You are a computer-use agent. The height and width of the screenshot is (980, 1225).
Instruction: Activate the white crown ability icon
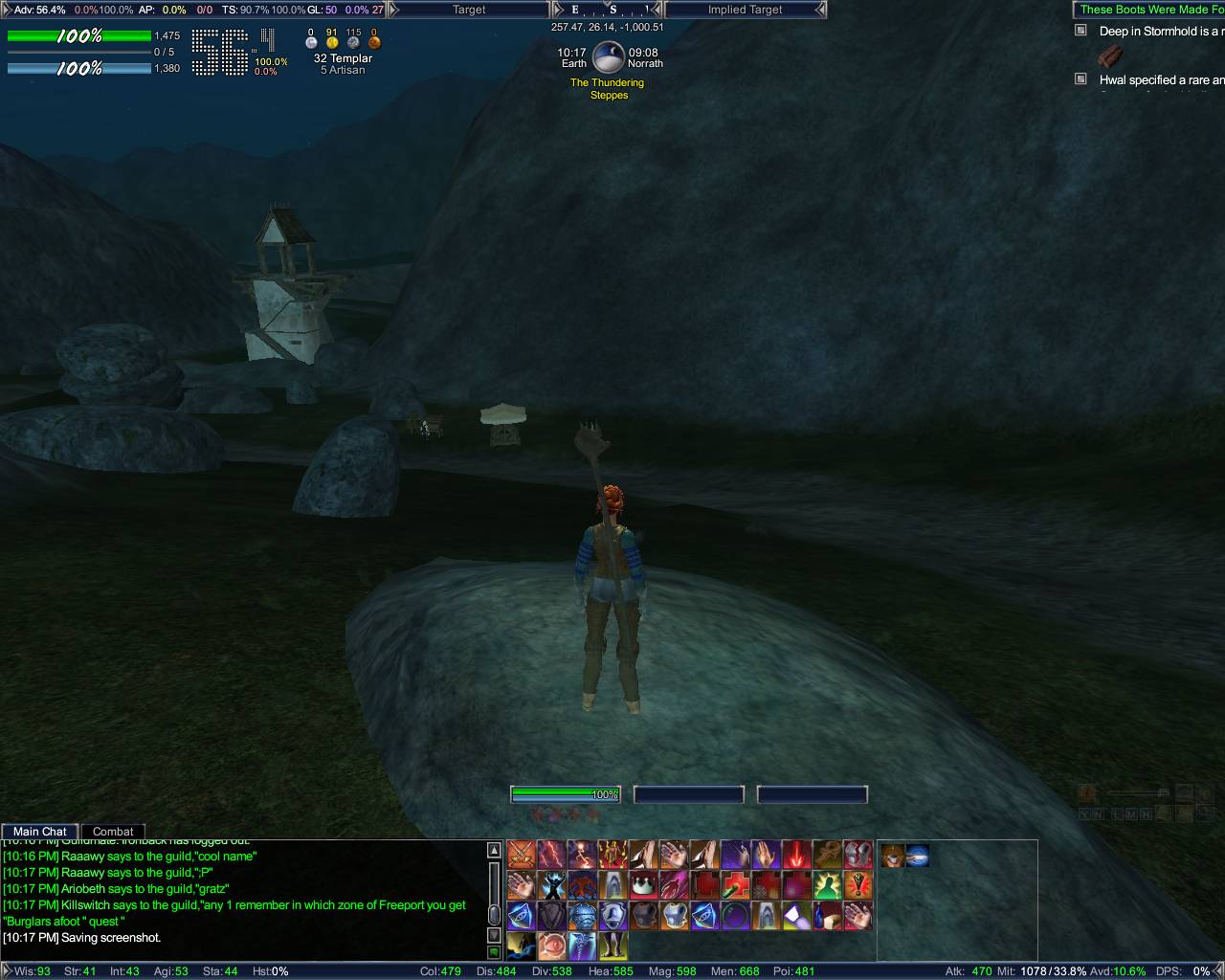pos(643,884)
